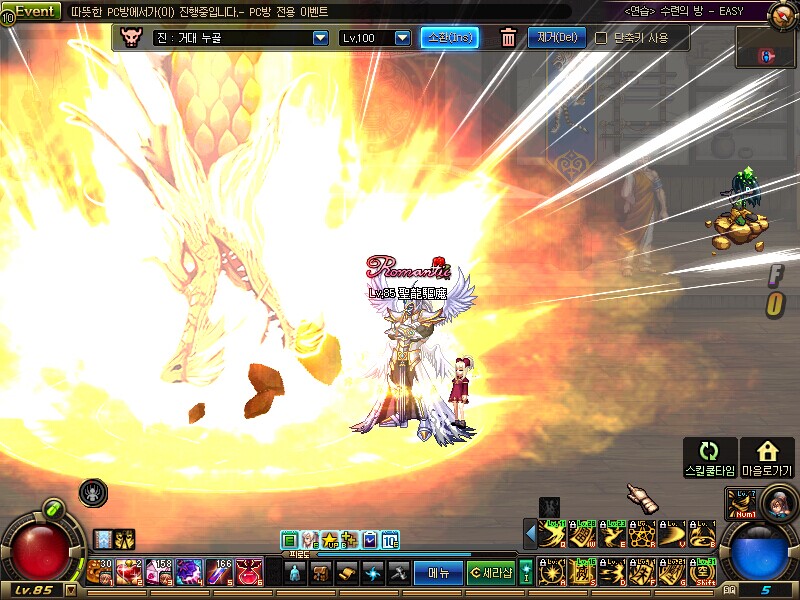Activate the pentagram skill on R
This screenshot has height=600, width=800.
pos(644,535)
